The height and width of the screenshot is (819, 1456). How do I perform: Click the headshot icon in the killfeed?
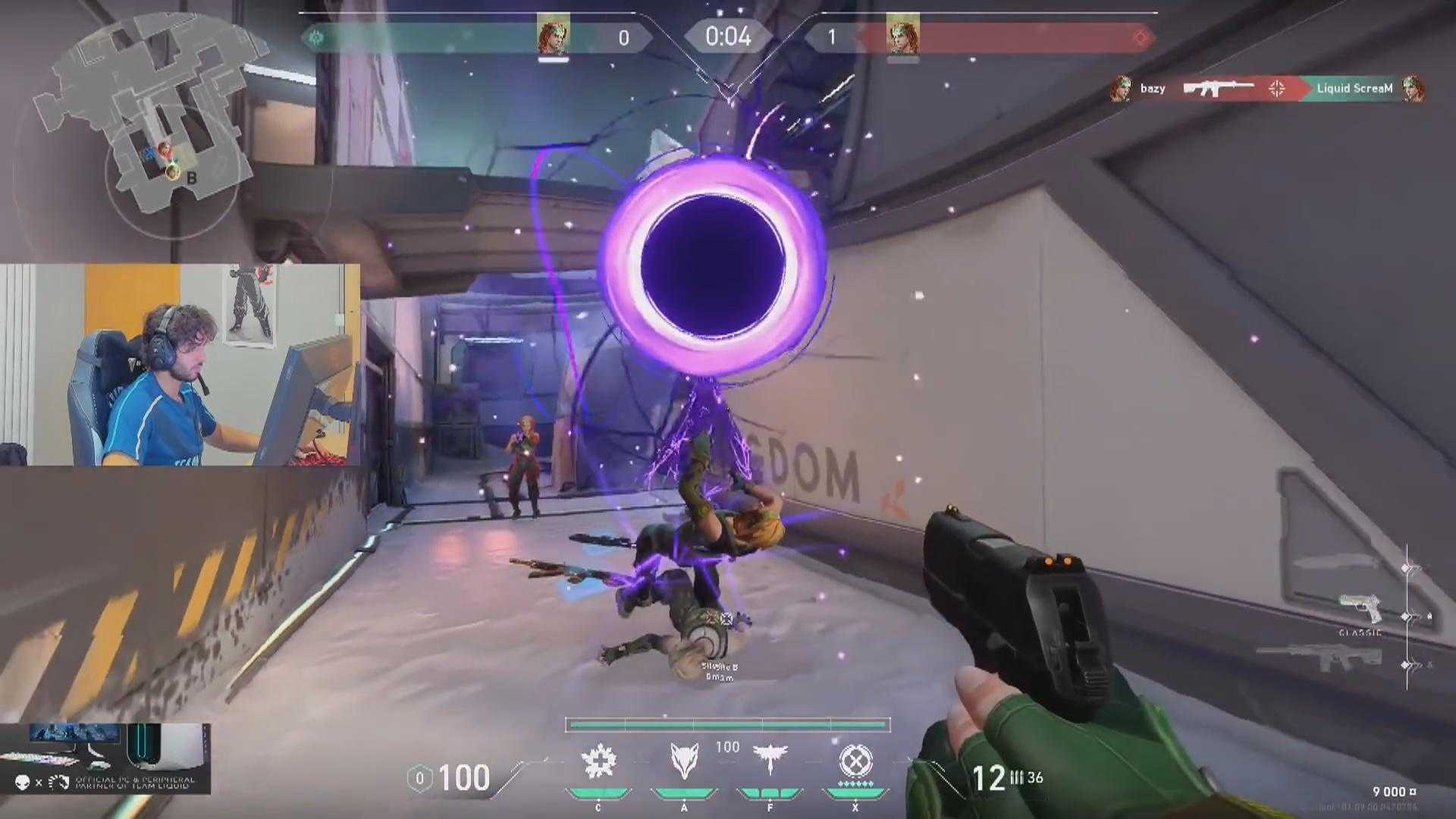click(1276, 88)
